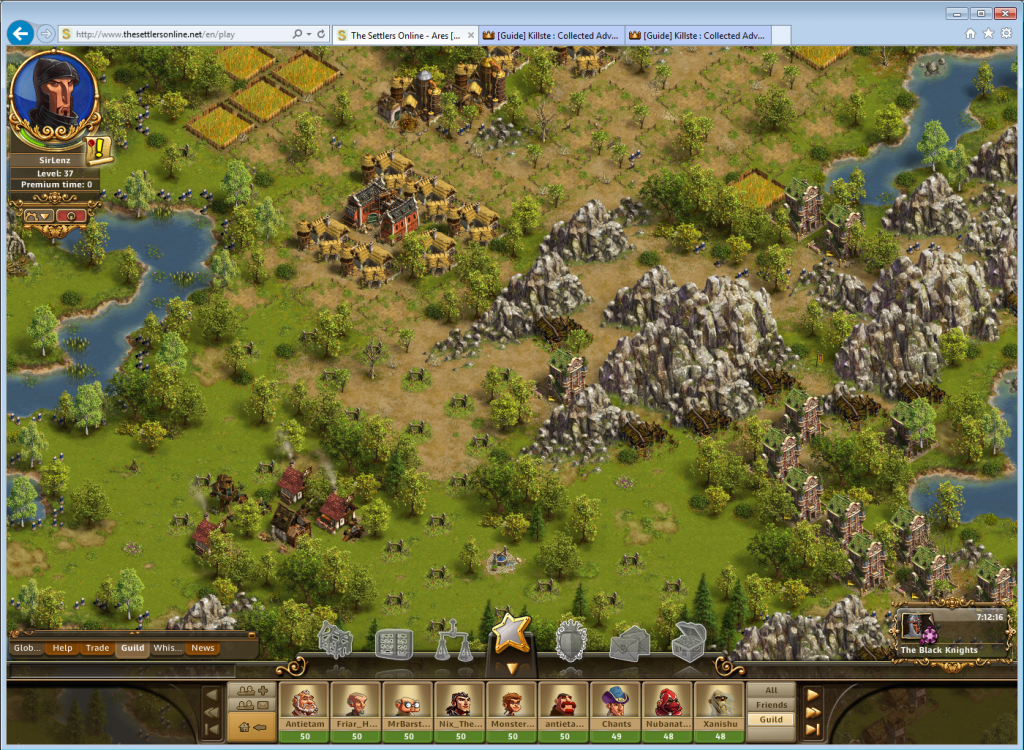Image resolution: width=1024 pixels, height=750 pixels.
Task: Open the quest scroll with exclamation mark
Action: click(x=100, y=150)
